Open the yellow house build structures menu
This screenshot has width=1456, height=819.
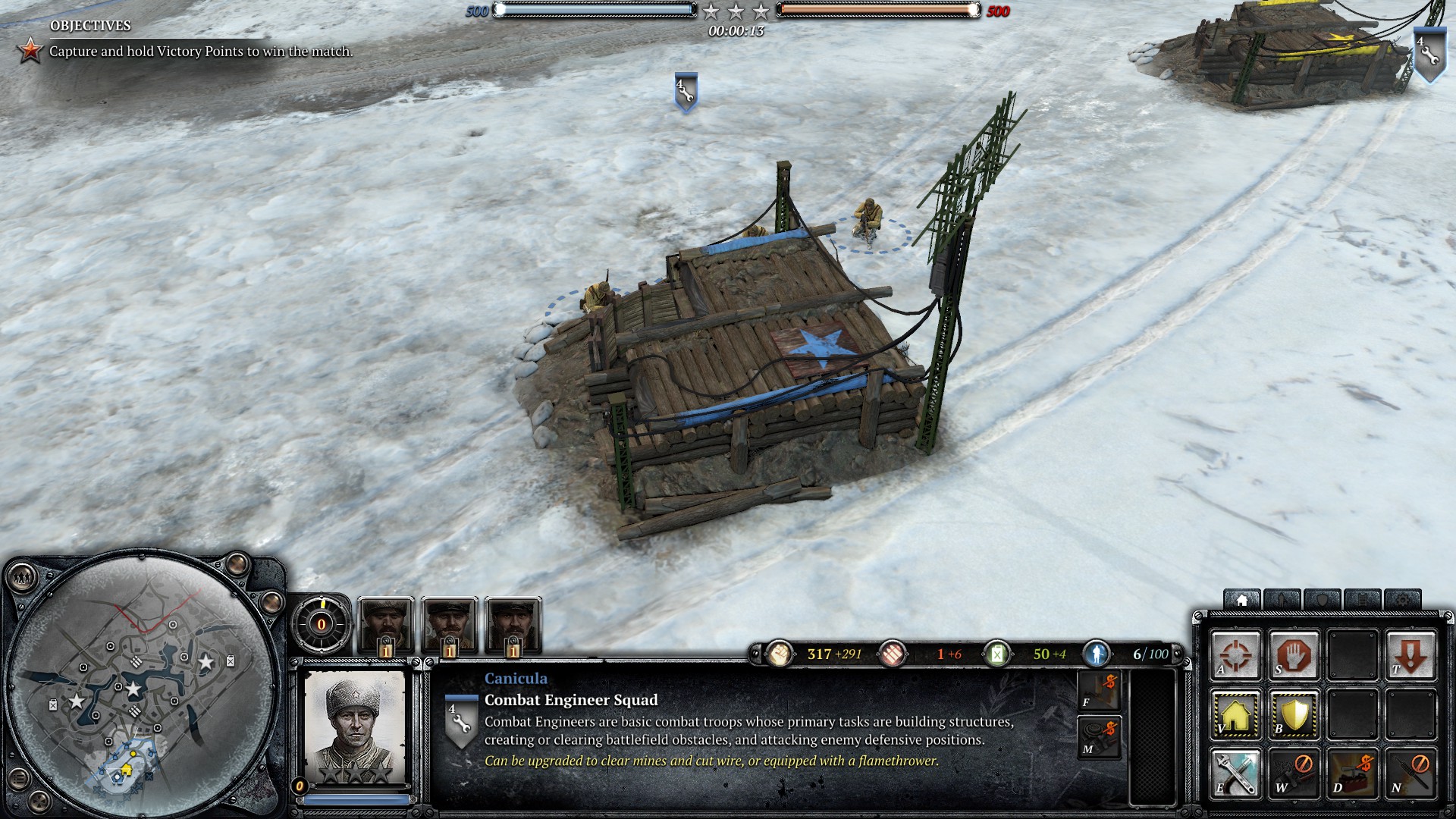(1235, 714)
